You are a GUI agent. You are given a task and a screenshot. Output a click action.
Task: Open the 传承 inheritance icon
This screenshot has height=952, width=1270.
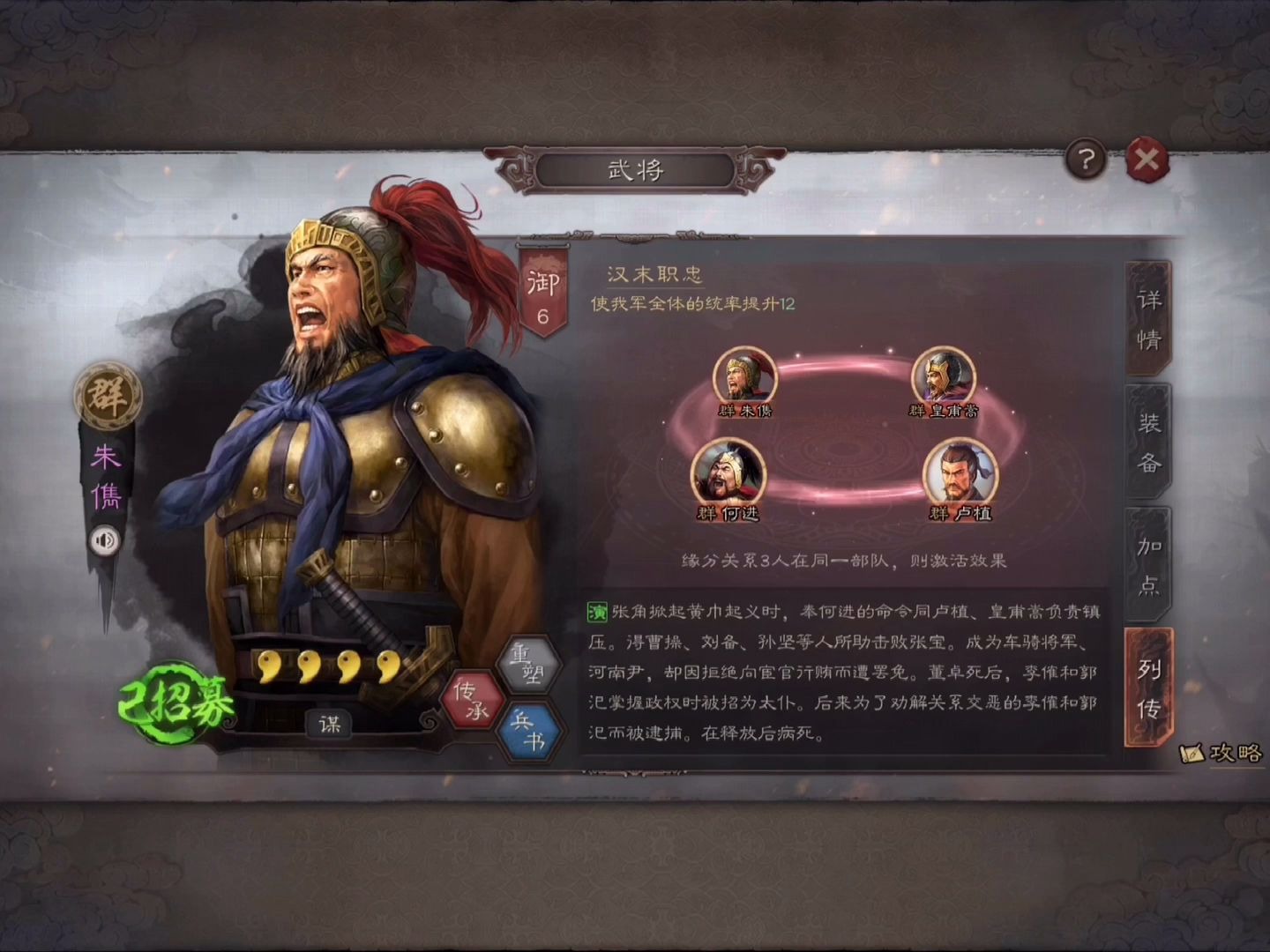471,701
